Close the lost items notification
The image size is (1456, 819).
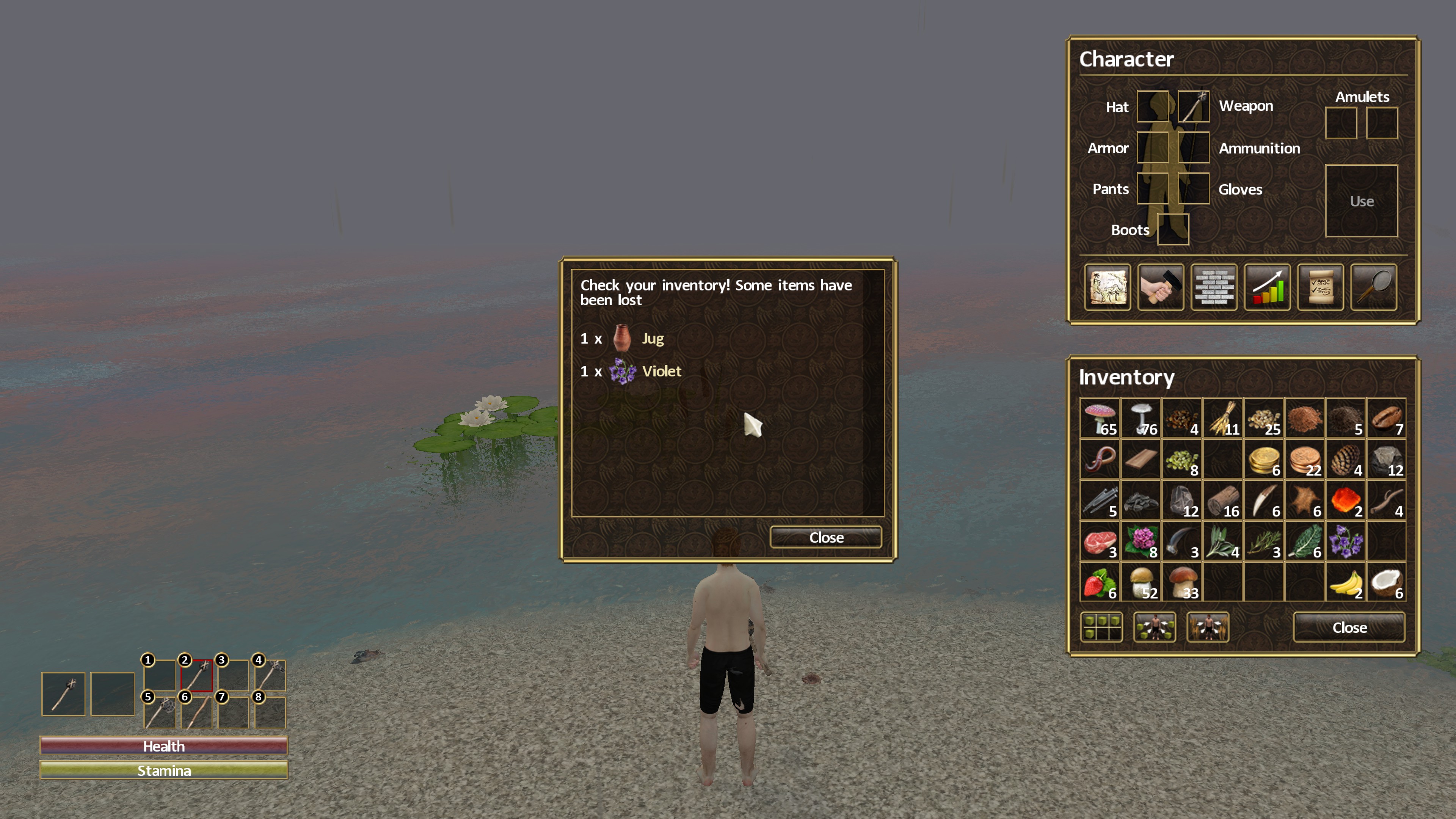(x=826, y=537)
